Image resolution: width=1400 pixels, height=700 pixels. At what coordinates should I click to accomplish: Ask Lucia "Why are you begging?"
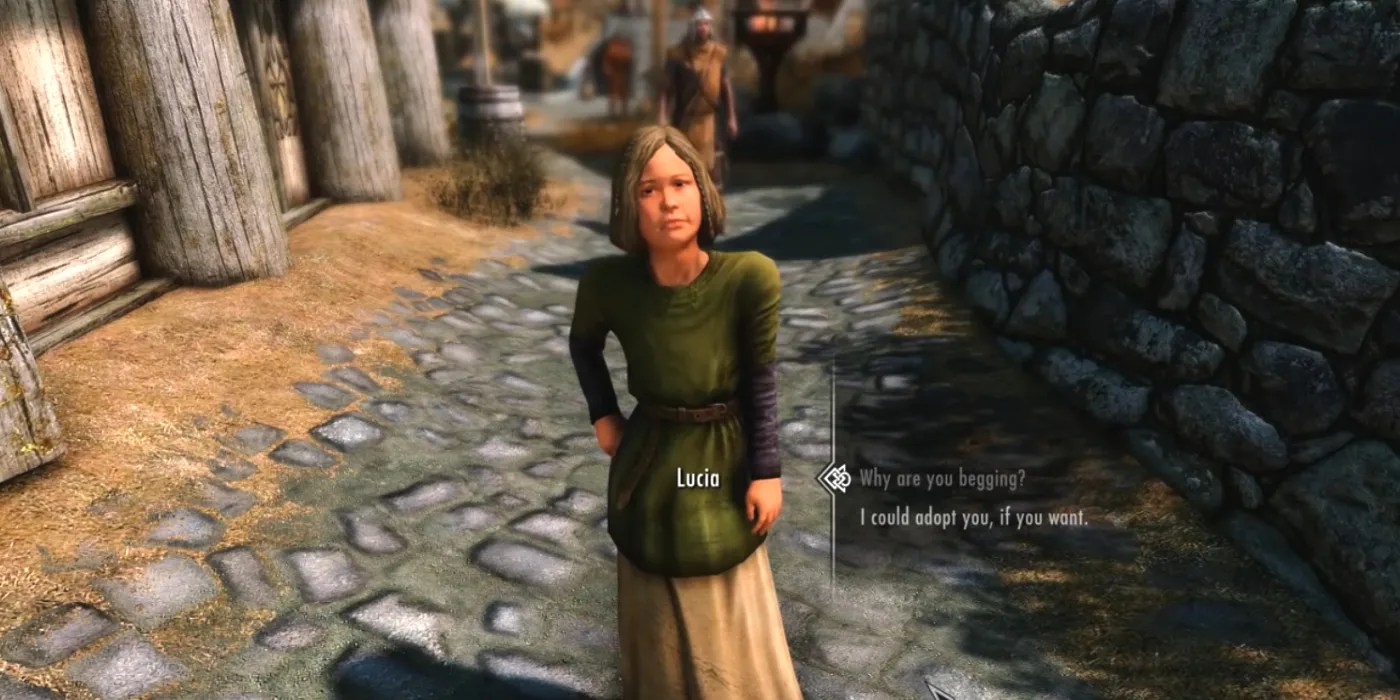tap(942, 479)
